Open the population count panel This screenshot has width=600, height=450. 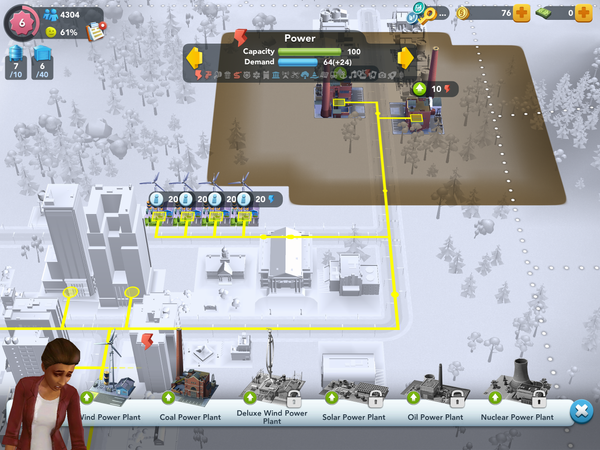(x=62, y=14)
